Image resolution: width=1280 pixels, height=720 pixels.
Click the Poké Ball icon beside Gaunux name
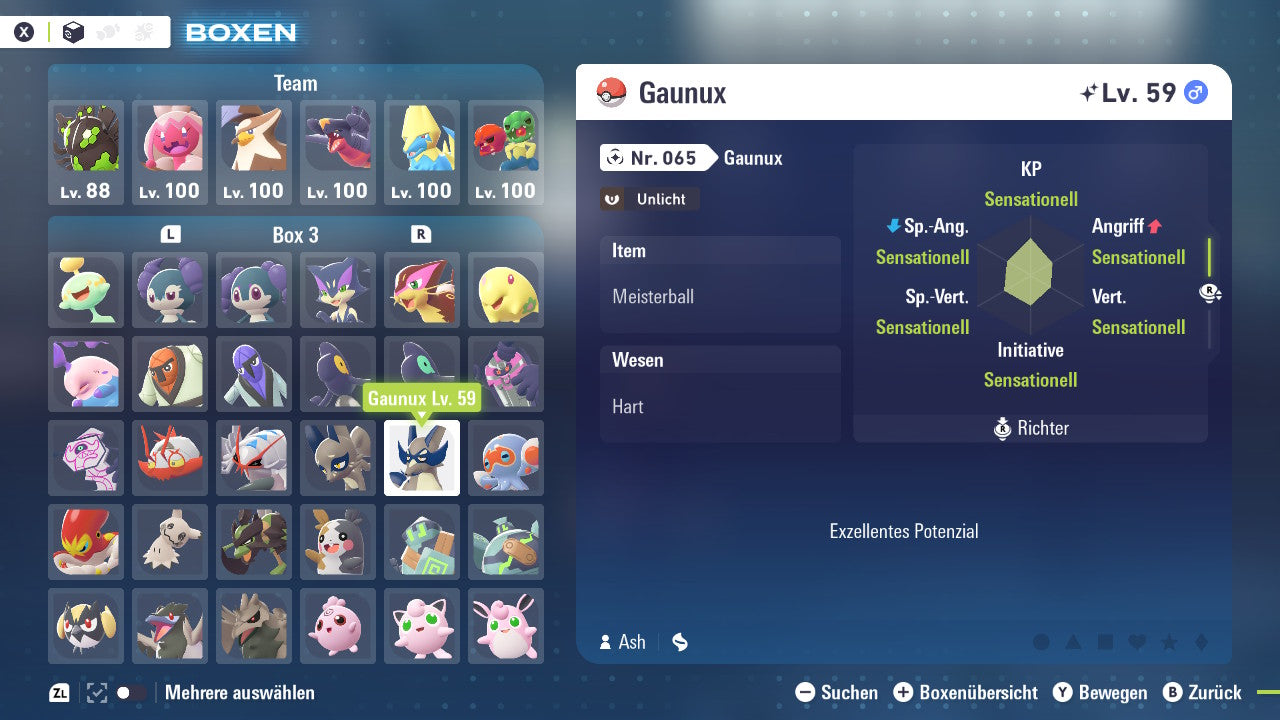tap(612, 92)
